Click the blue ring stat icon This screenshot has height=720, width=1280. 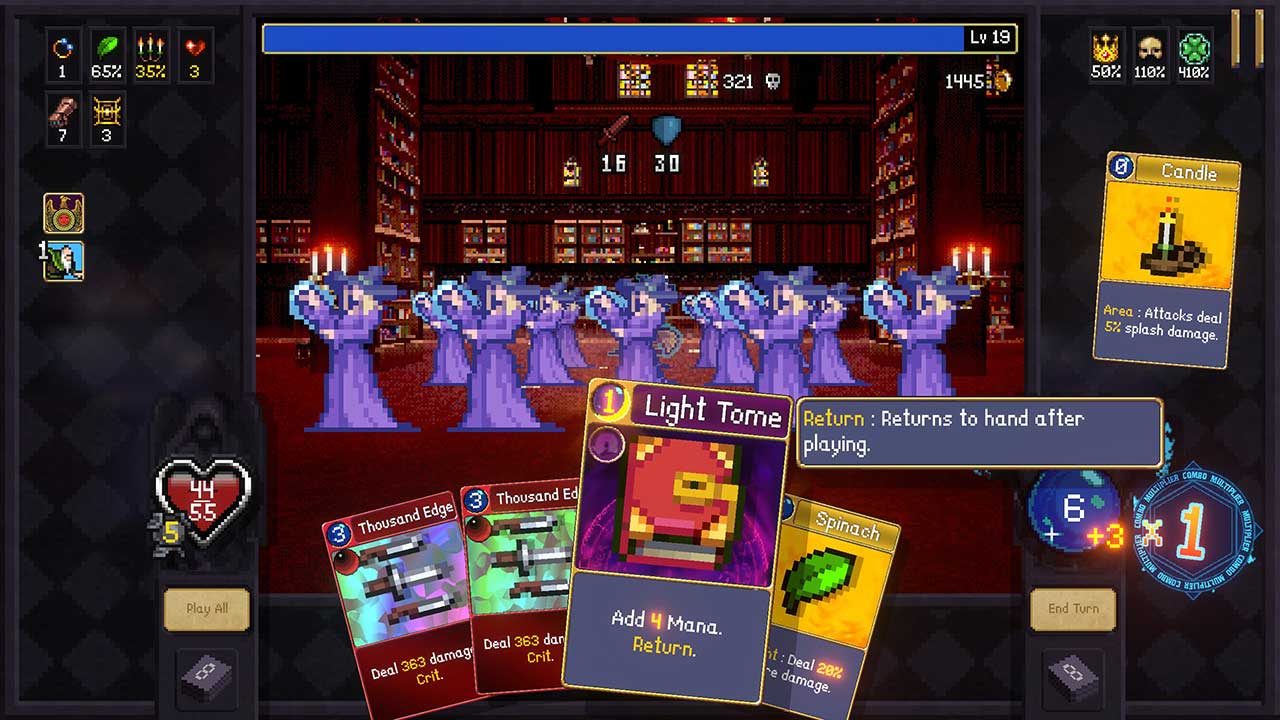[x=62, y=47]
